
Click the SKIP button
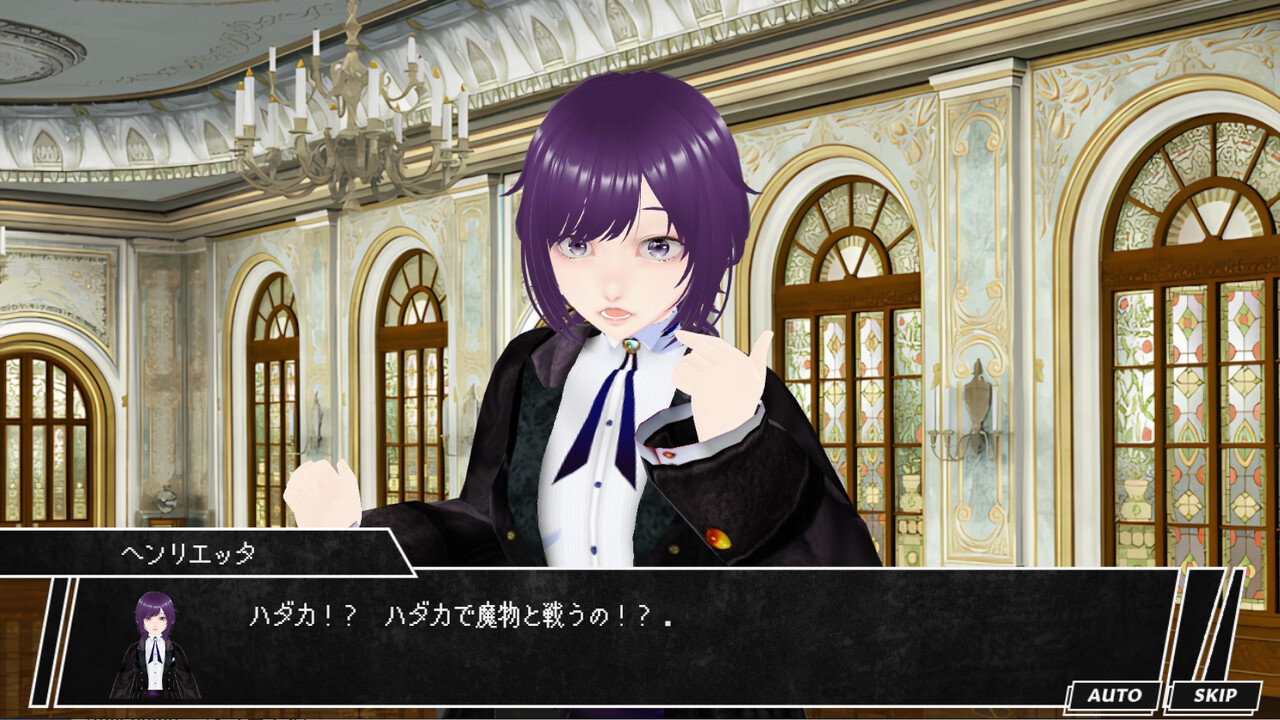pos(1214,696)
